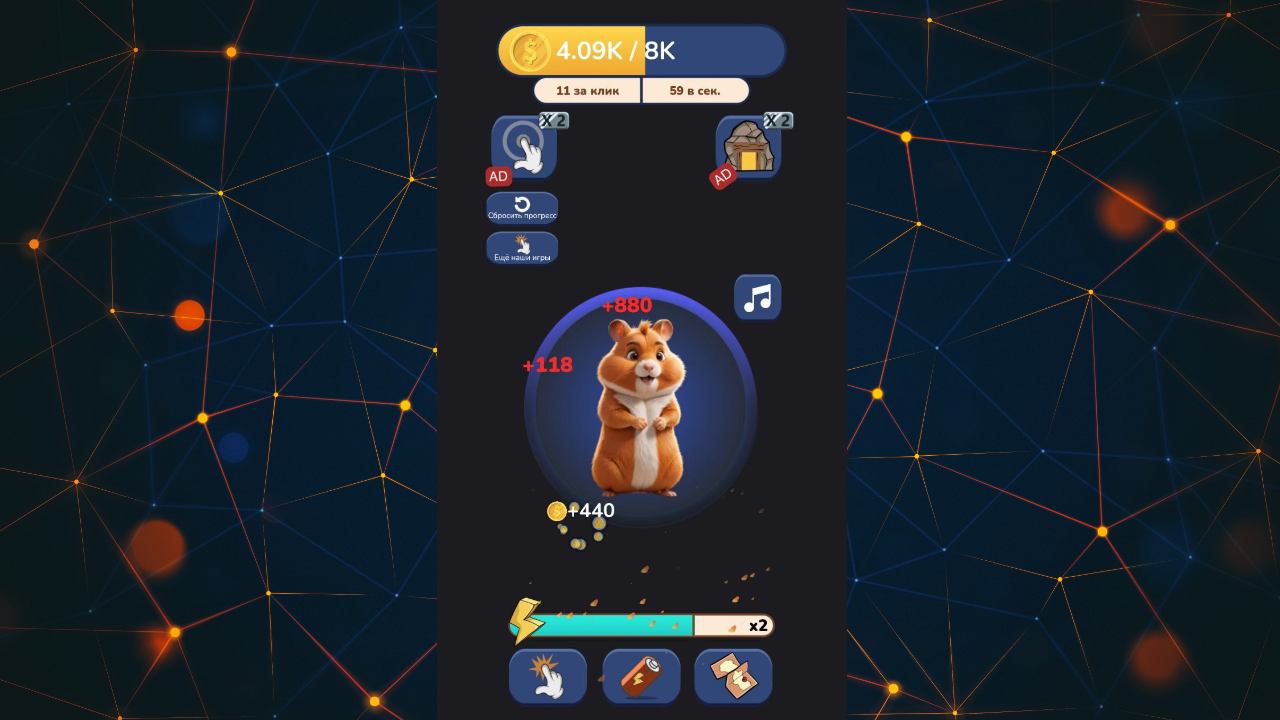
Task: Enable the X2 label above the mine icon
Action: 779,120
